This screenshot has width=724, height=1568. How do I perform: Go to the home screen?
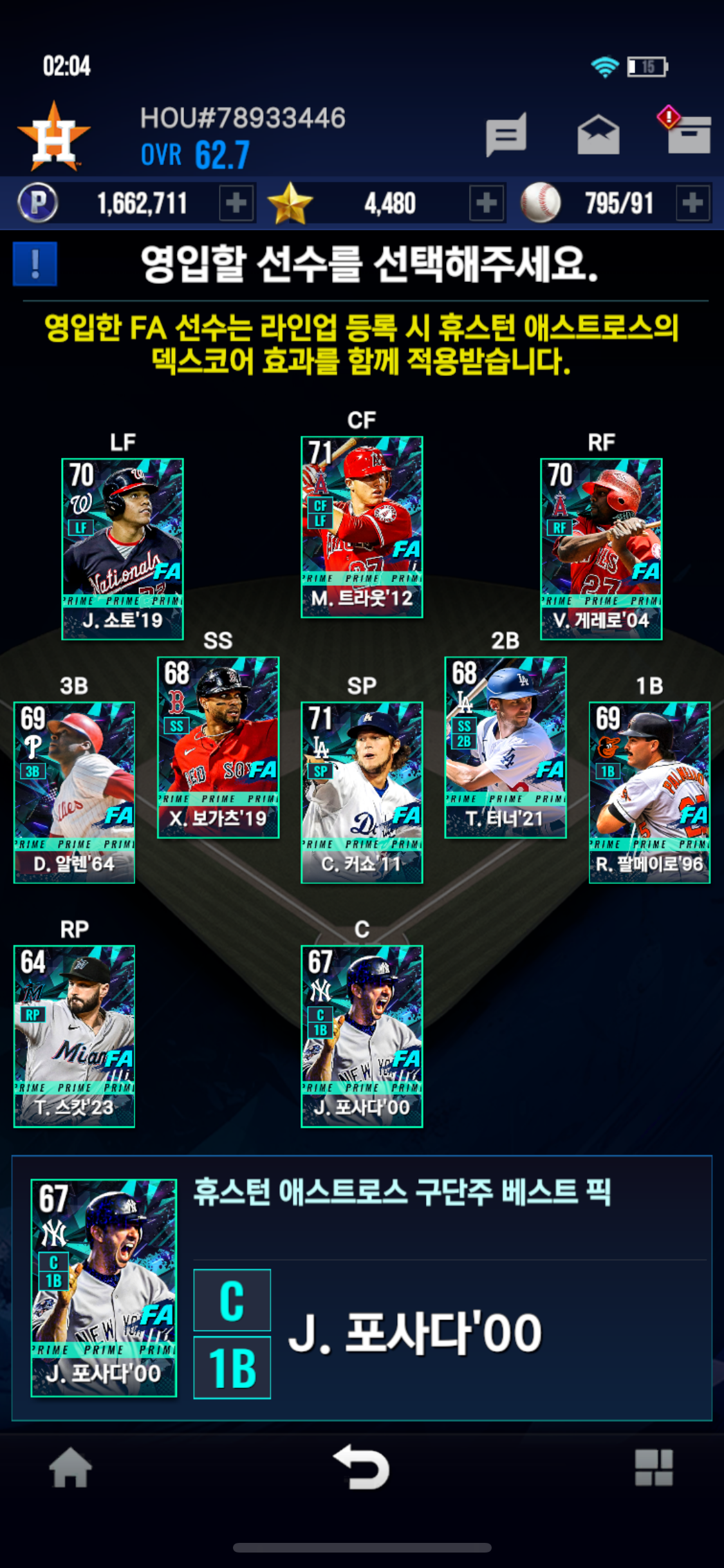(x=70, y=1468)
